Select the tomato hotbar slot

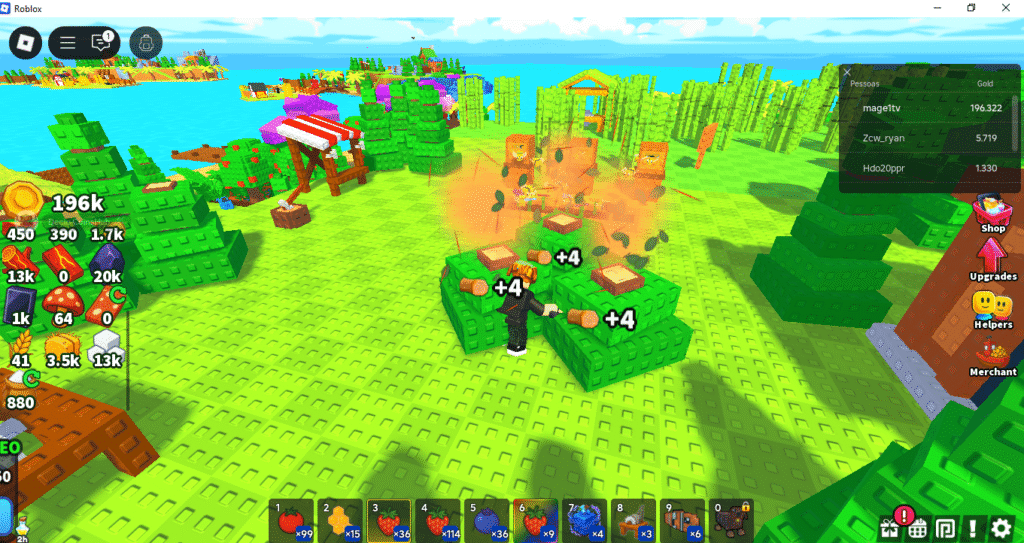pos(292,521)
